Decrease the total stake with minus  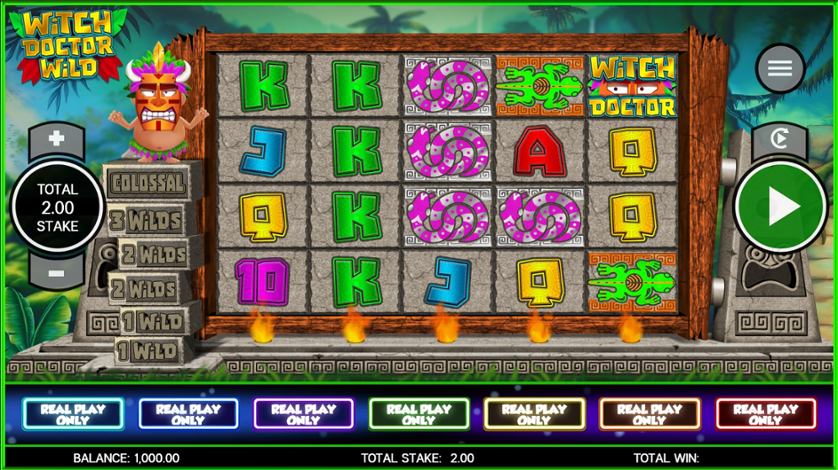click(56, 271)
